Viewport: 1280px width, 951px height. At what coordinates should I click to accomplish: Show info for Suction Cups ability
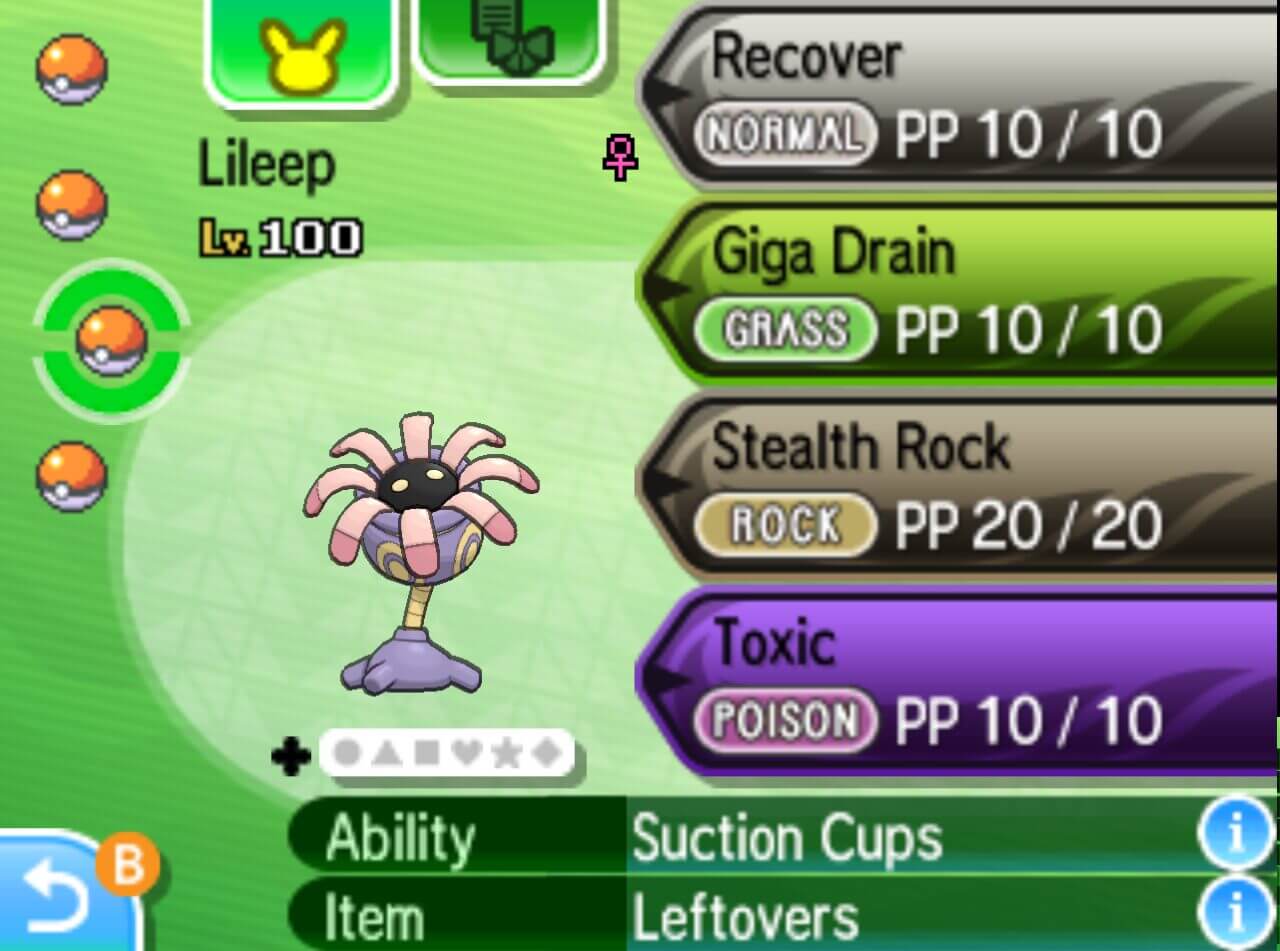1236,835
